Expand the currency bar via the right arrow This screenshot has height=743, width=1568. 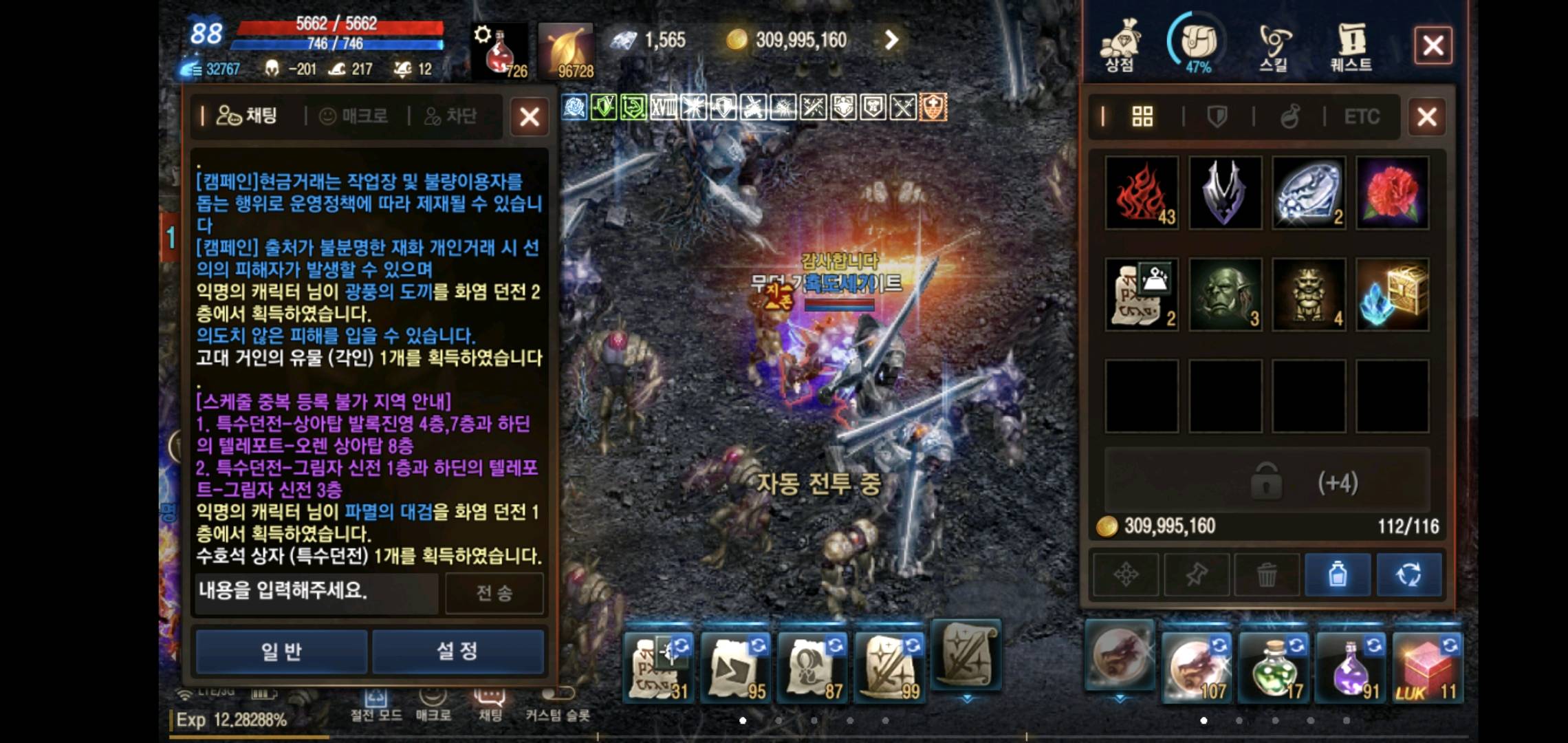pos(891,39)
